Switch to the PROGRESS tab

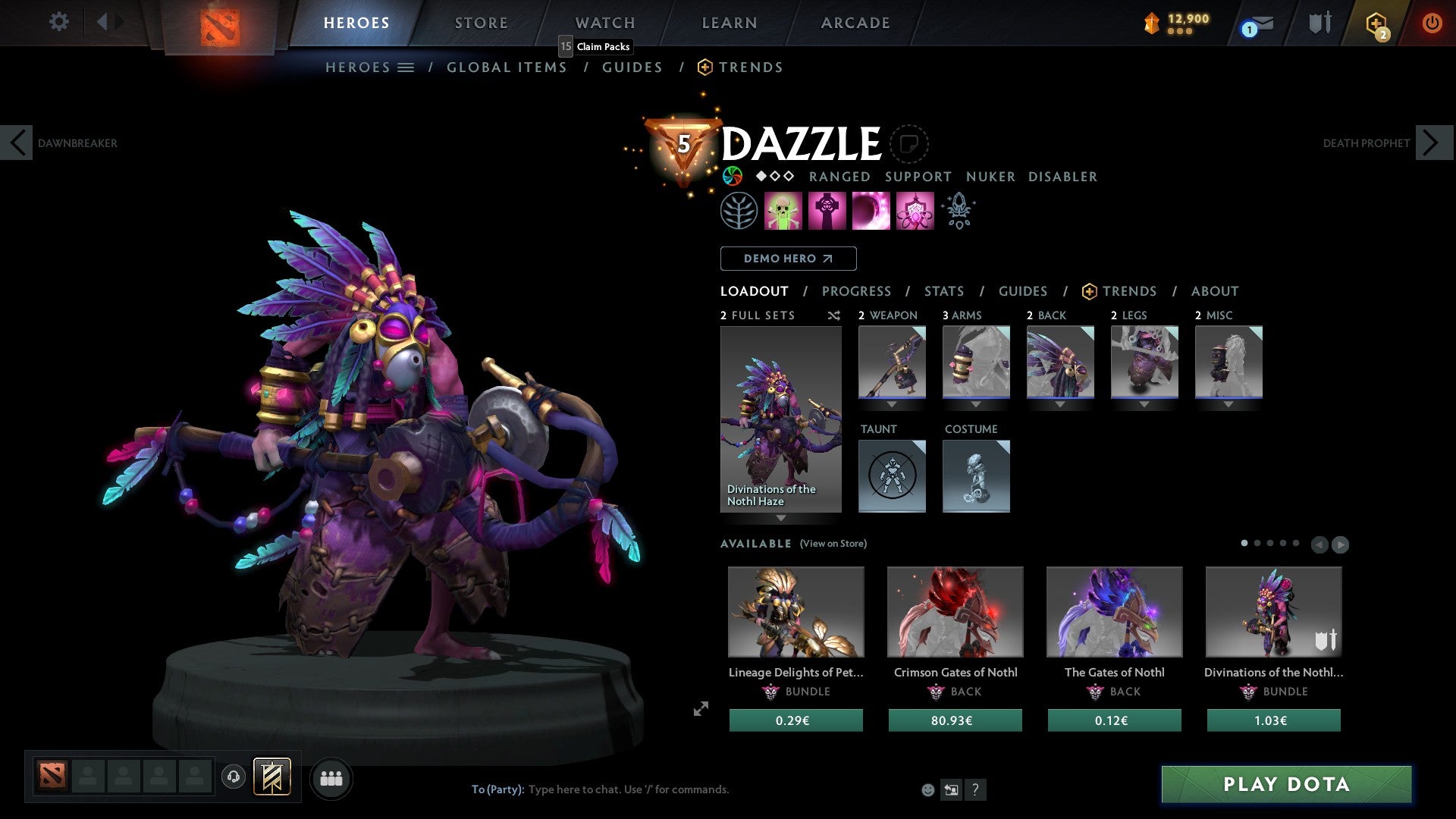pyautogui.click(x=857, y=291)
